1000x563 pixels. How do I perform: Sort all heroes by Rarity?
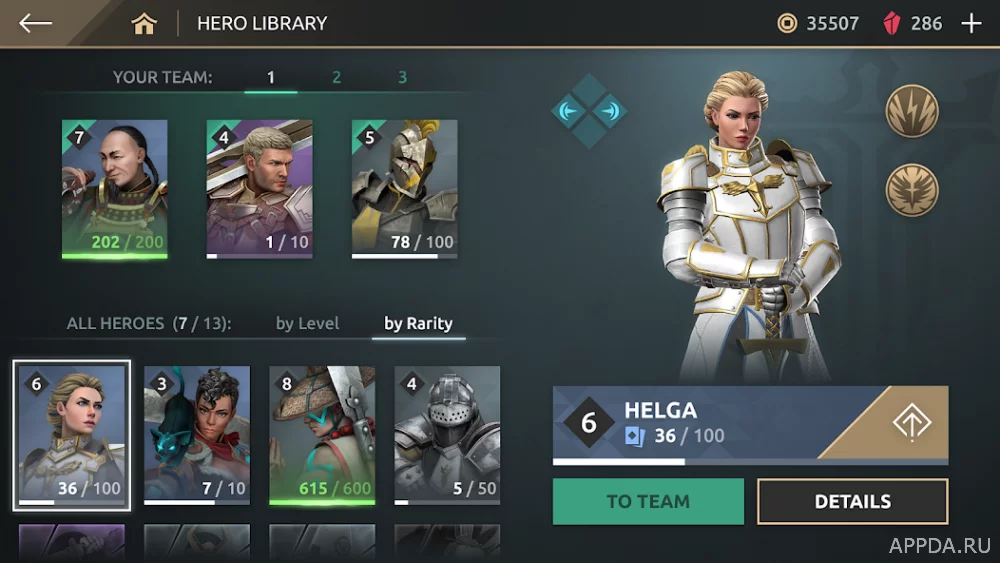[x=418, y=323]
